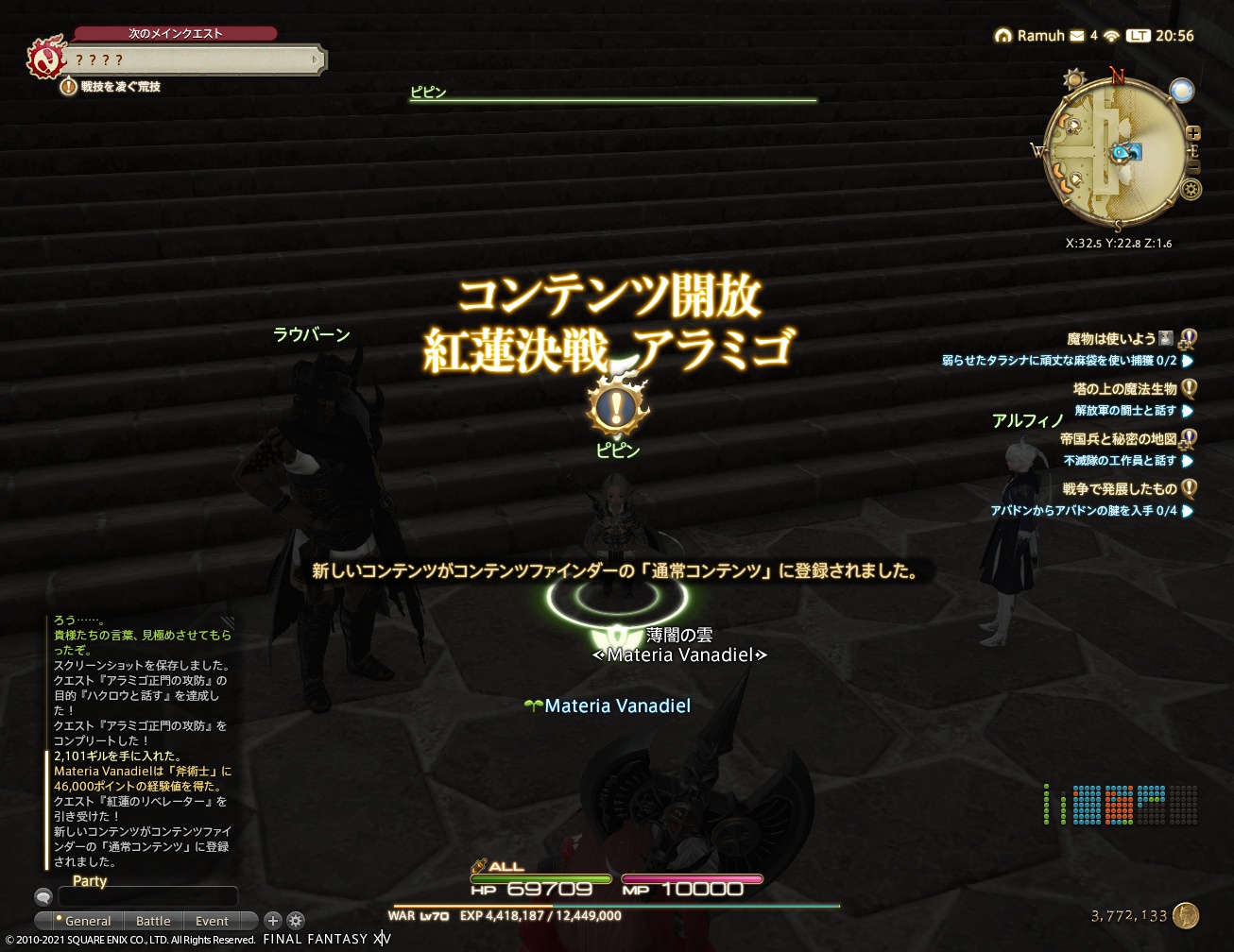Click the golden exclamation quest icon above ピピン
This screenshot has width=1234, height=952.
pos(619,406)
